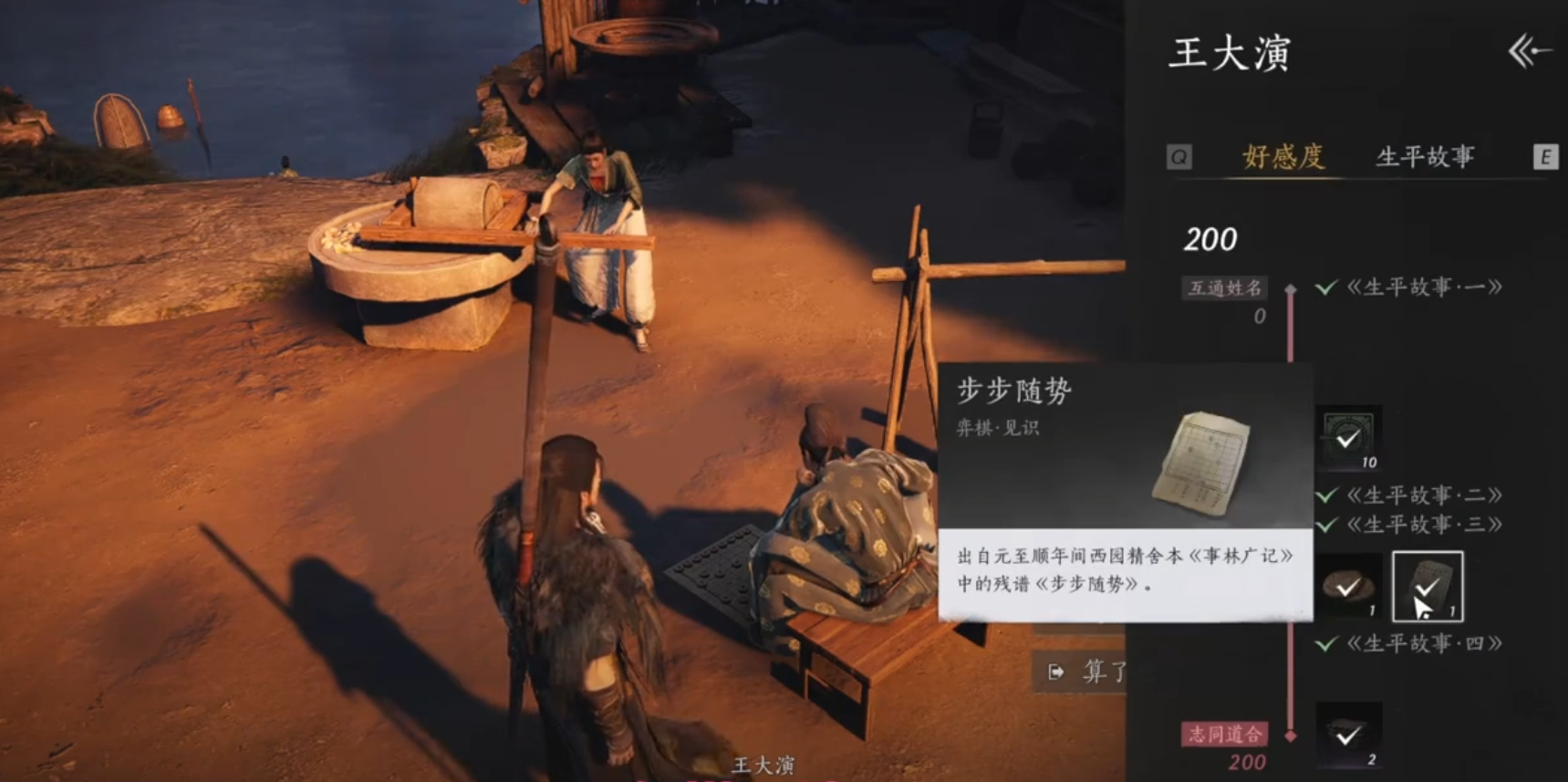The image size is (1568, 782).
Task: Switch to the 生平故事 tab
Action: click(1425, 156)
